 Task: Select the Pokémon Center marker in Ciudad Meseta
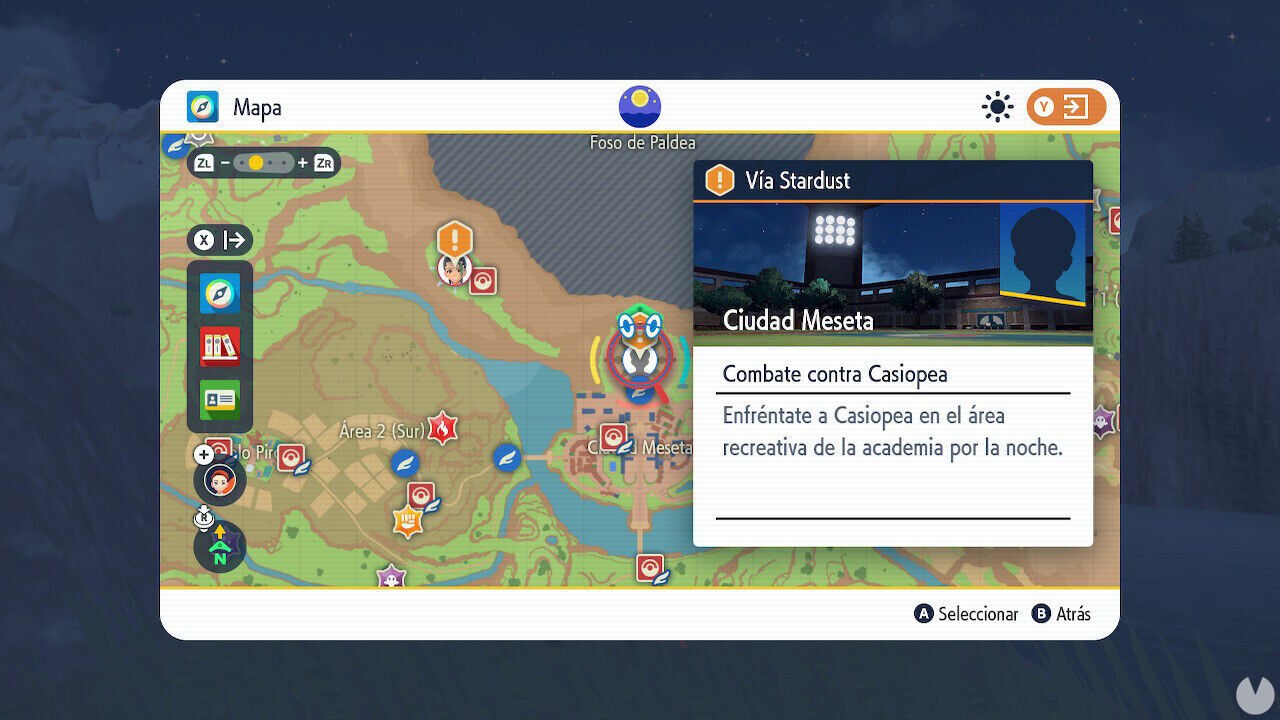pos(612,435)
